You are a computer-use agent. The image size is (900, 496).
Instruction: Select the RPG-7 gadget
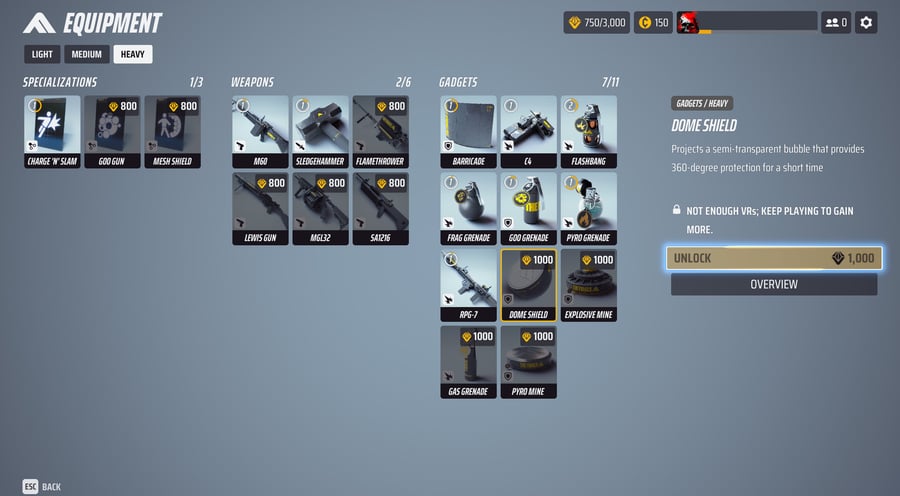pos(468,285)
